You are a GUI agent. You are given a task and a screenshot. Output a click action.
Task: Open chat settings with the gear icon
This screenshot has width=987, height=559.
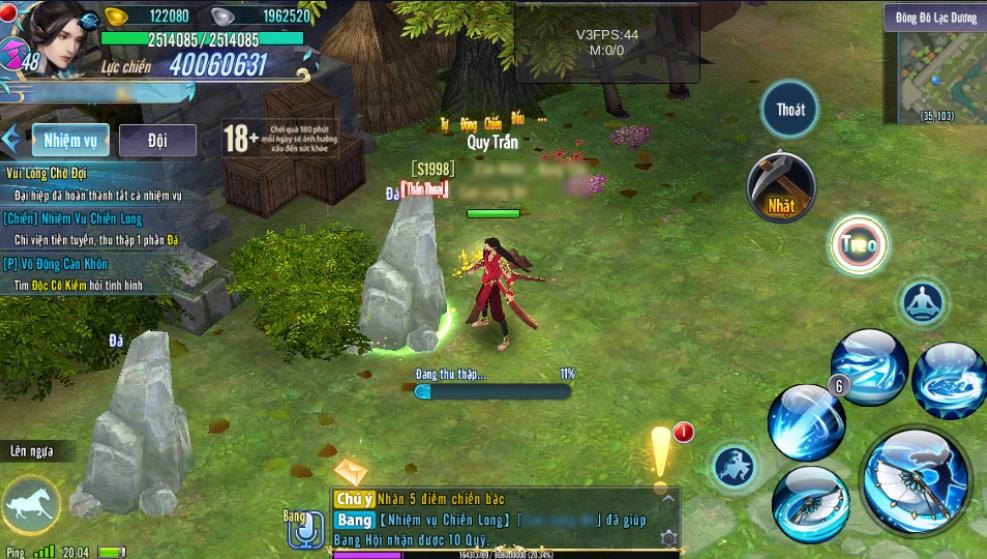668,539
